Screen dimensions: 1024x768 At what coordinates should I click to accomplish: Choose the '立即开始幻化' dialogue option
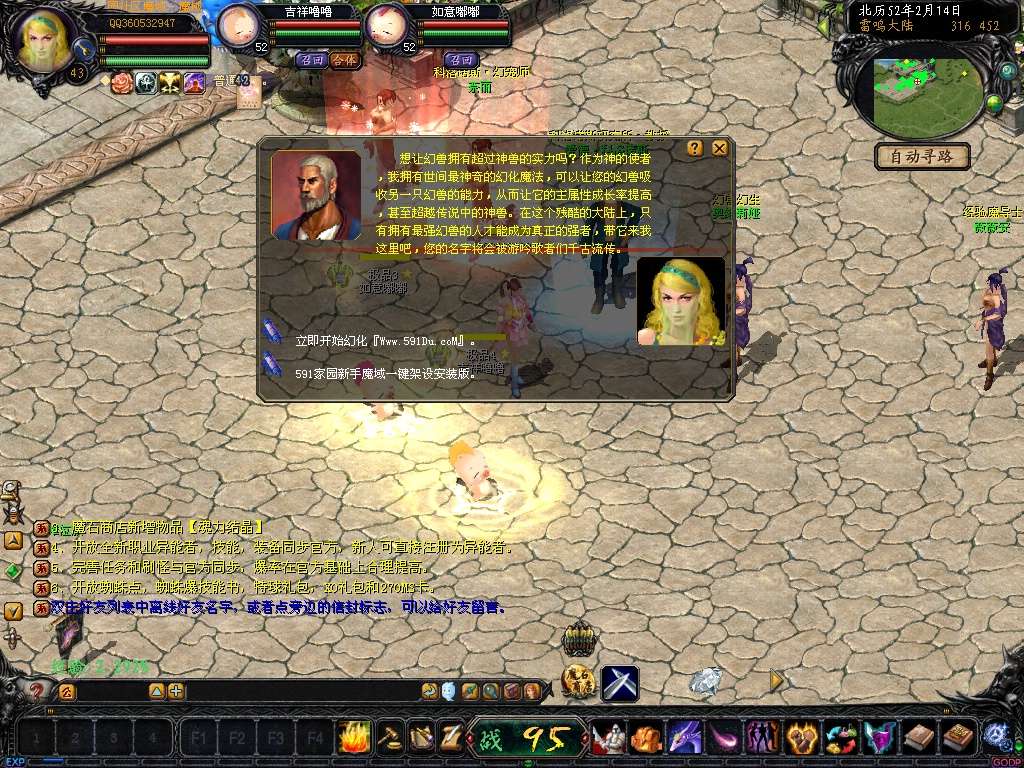(384, 341)
